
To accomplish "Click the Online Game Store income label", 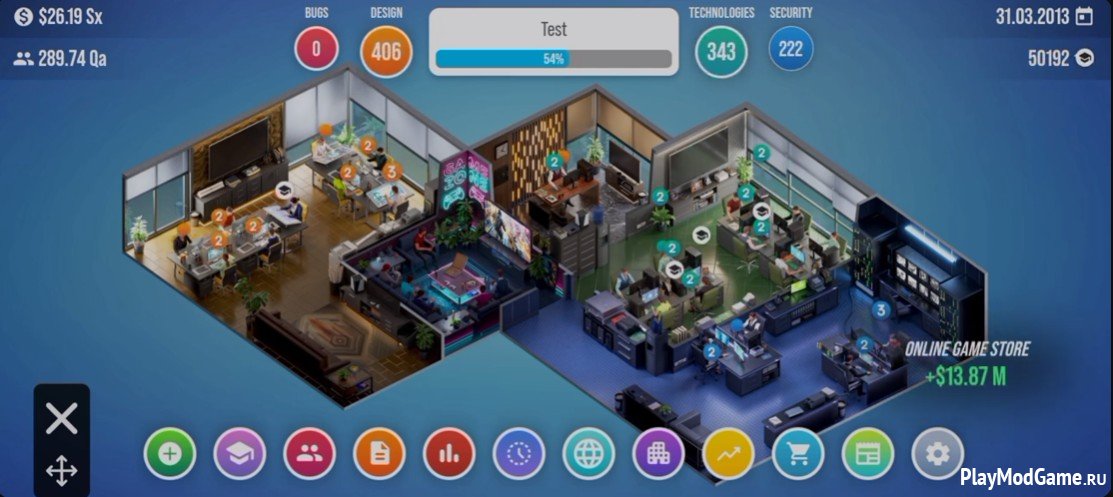I will (967, 363).
